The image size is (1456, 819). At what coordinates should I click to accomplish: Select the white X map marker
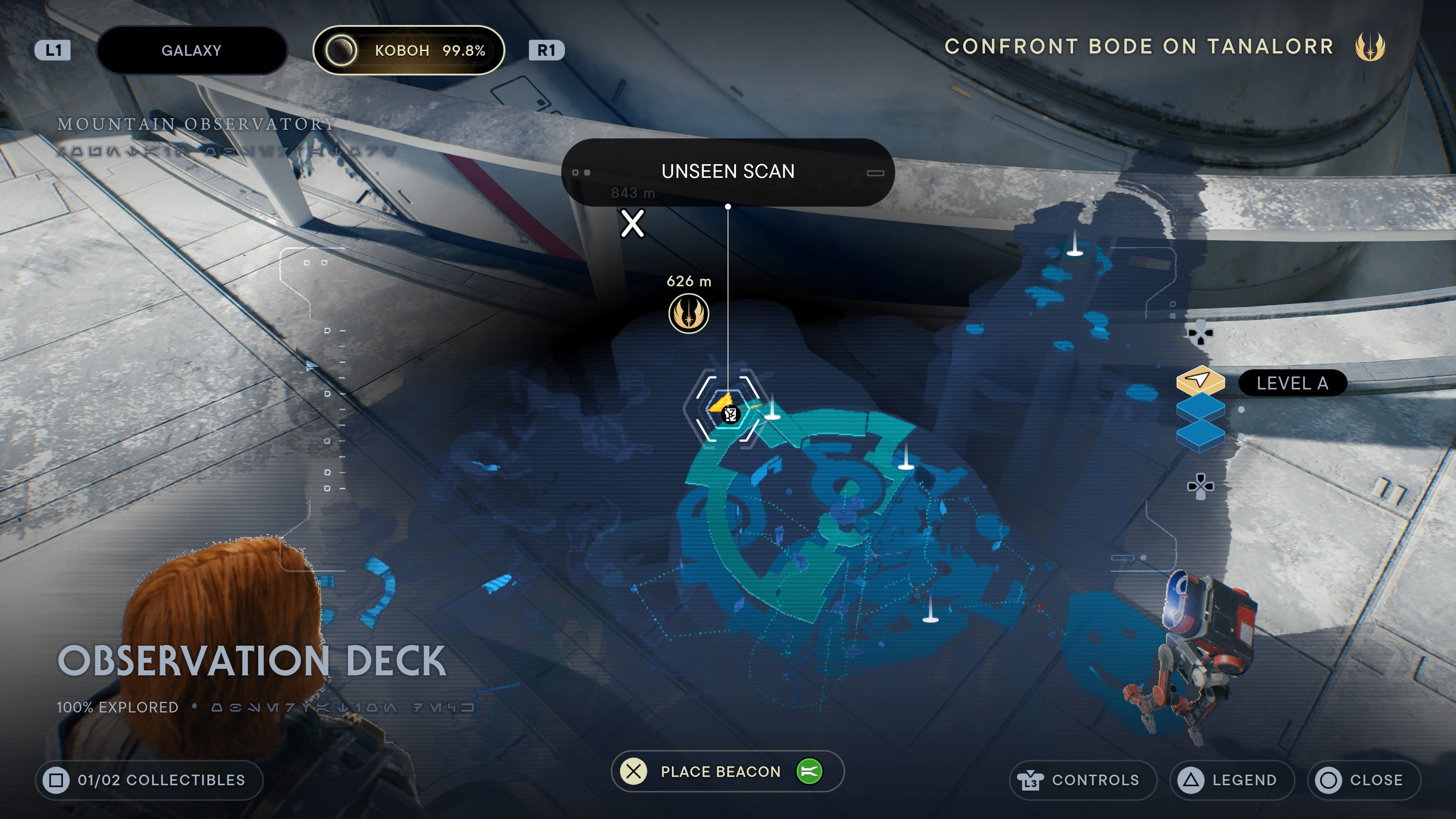pyautogui.click(x=632, y=223)
